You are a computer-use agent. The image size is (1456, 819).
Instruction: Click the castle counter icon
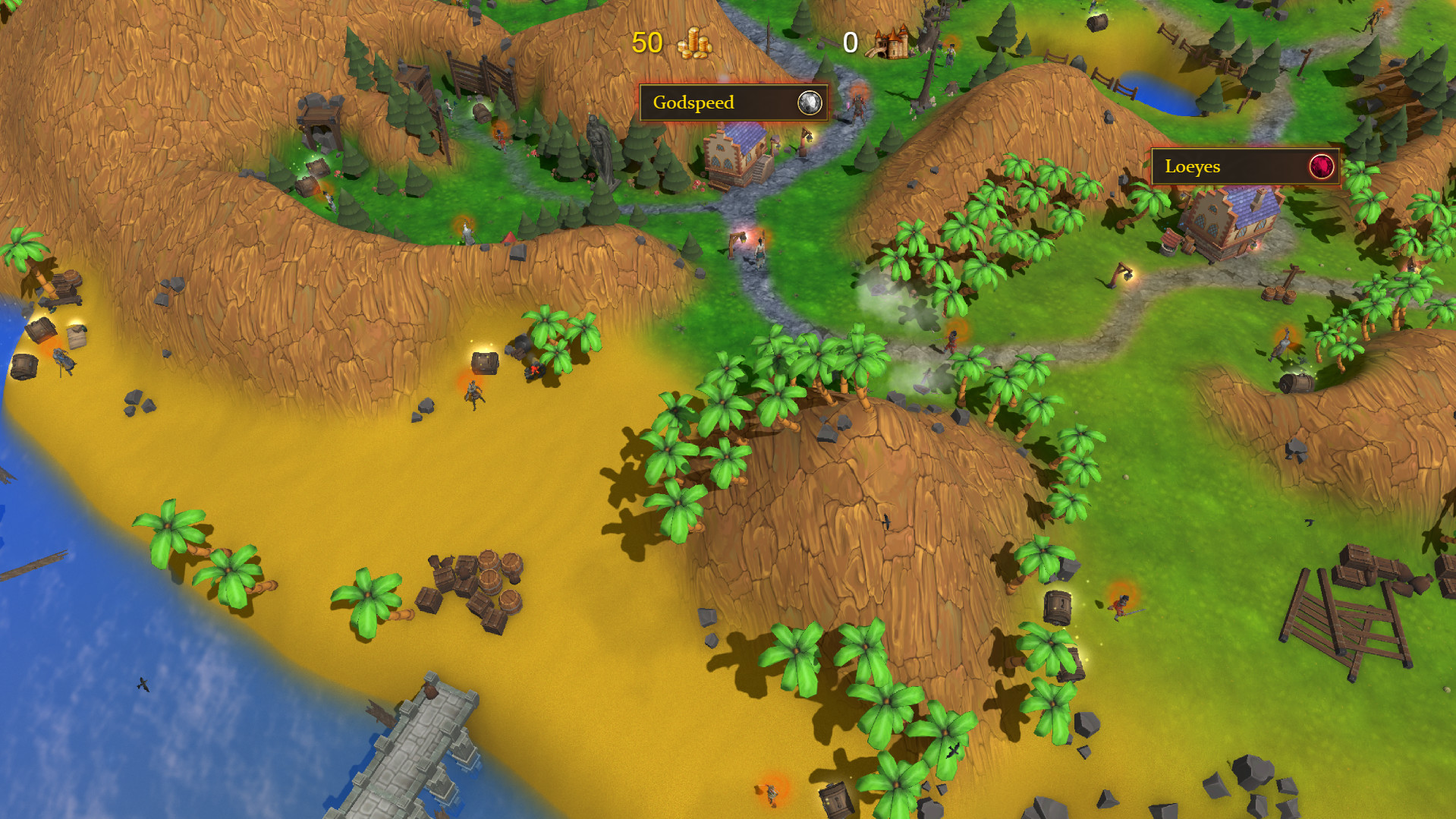[893, 42]
